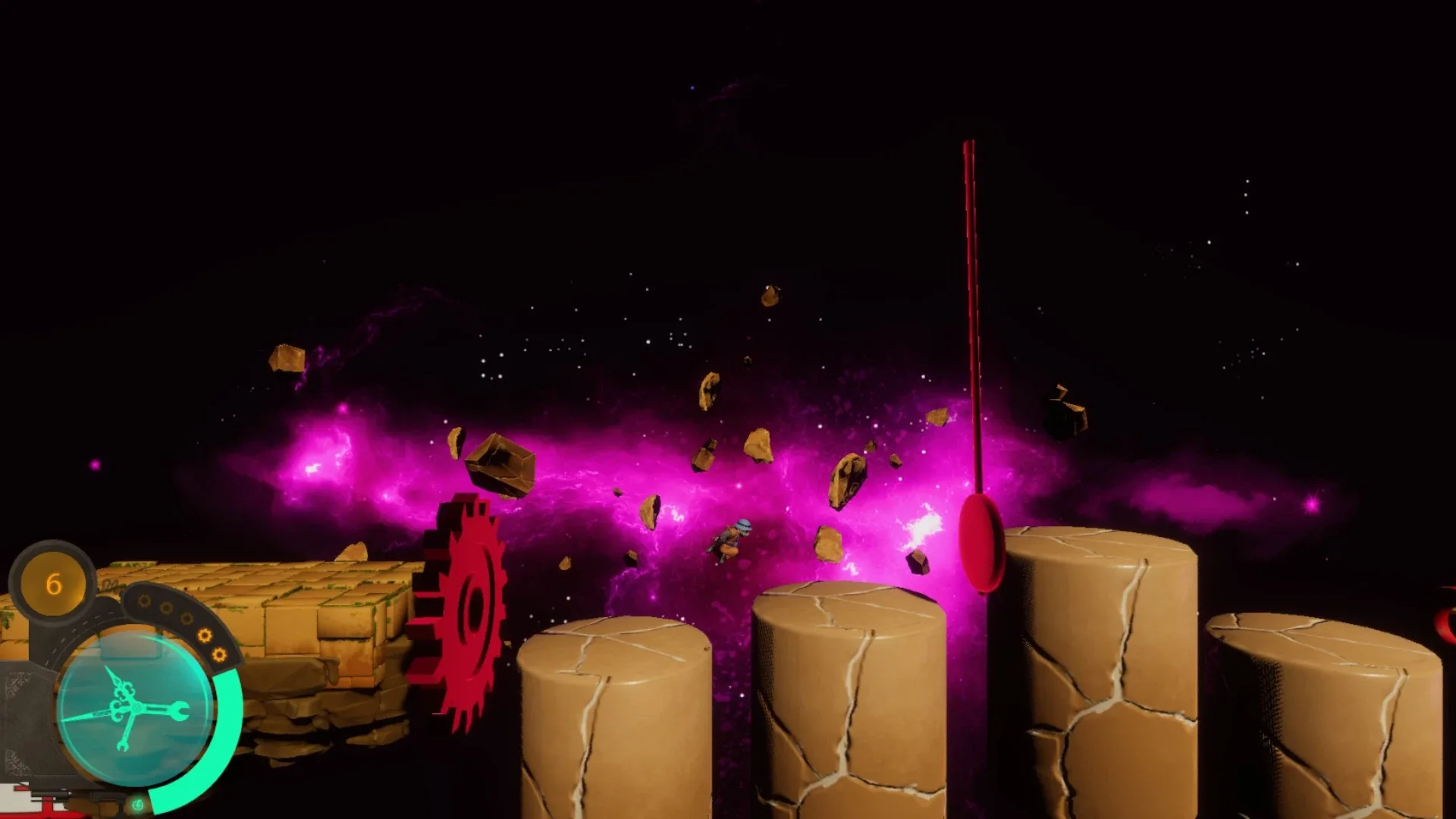
Task: Select the second unlit gear icon
Action: click(167, 607)
